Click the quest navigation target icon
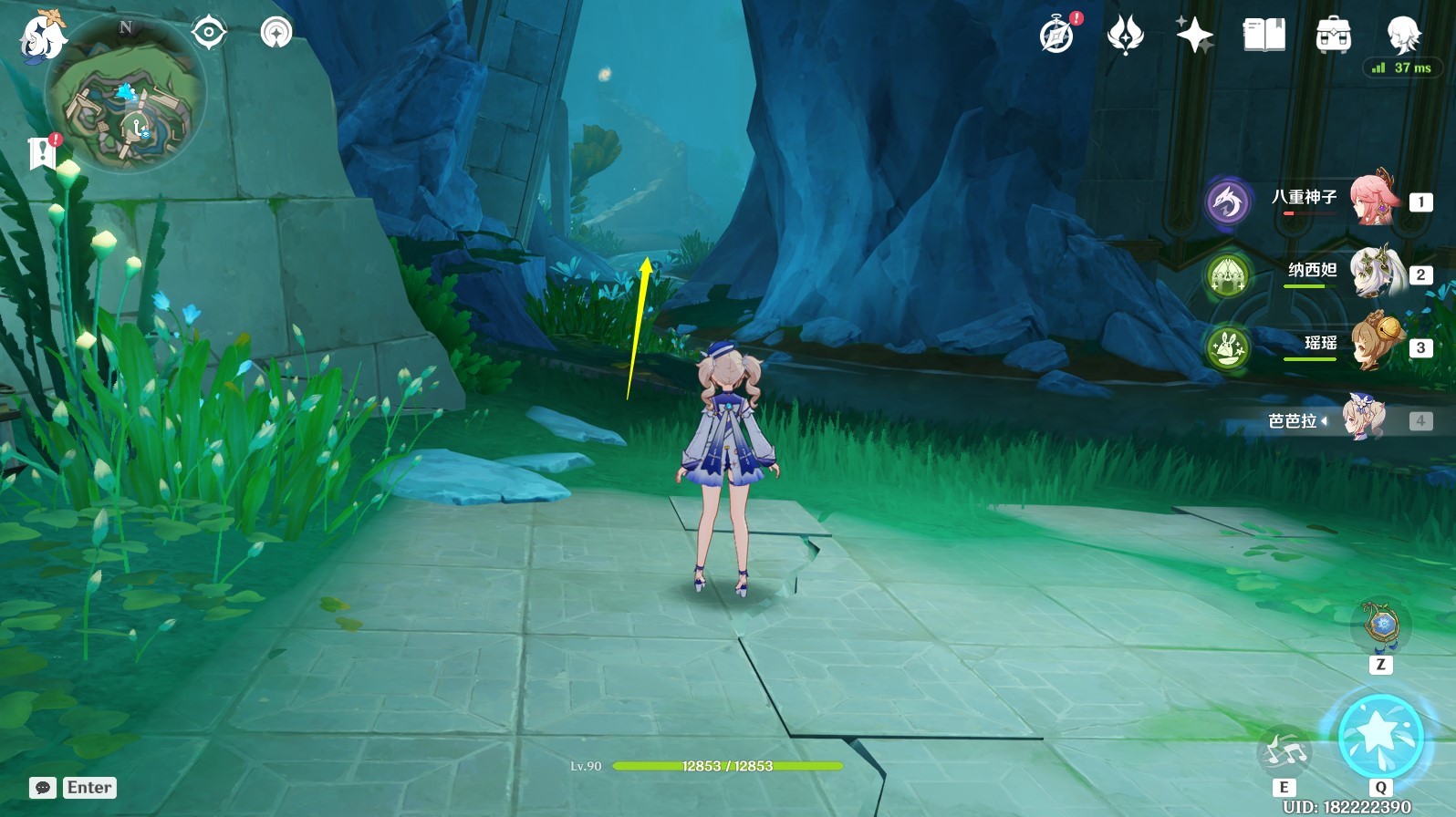The width and height of the screenshot is (1456, 817). [x=209, y=34]
